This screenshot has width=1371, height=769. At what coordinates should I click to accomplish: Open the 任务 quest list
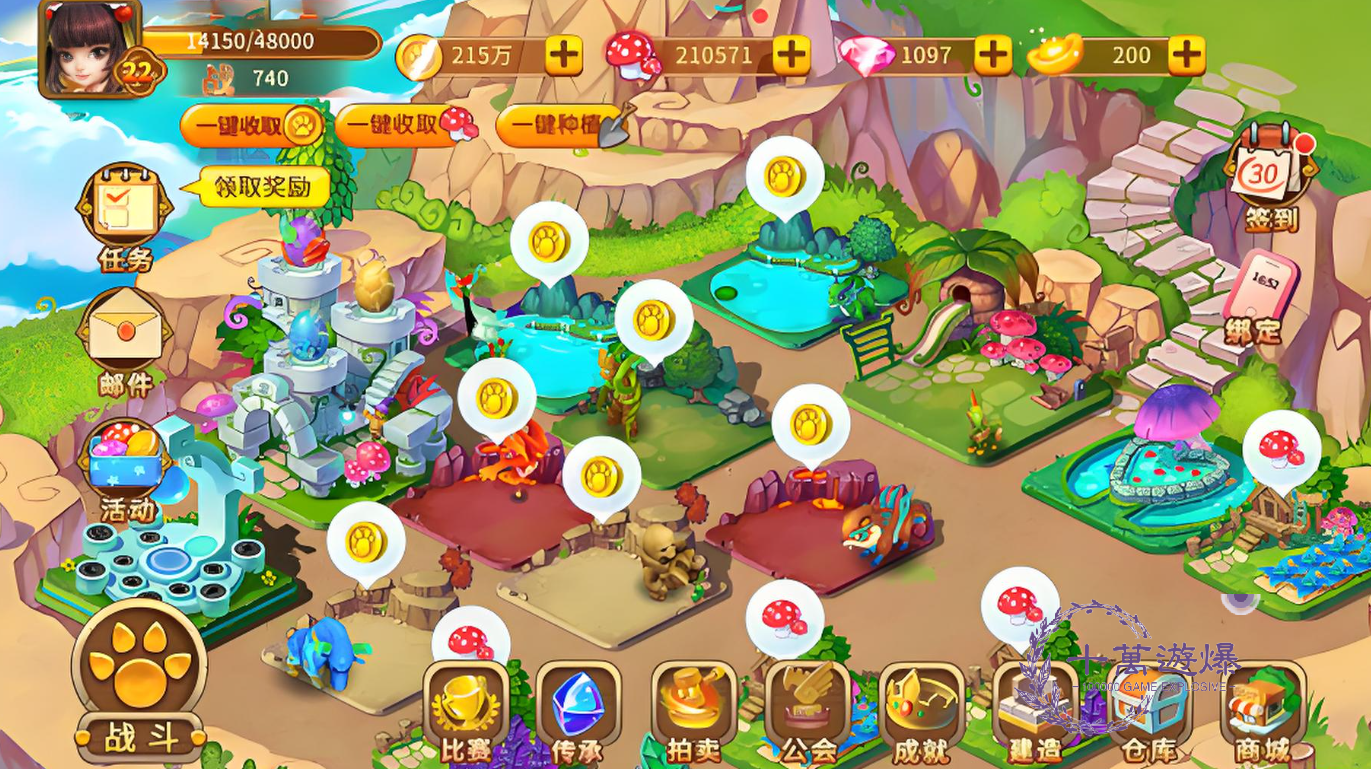[125, 217]
